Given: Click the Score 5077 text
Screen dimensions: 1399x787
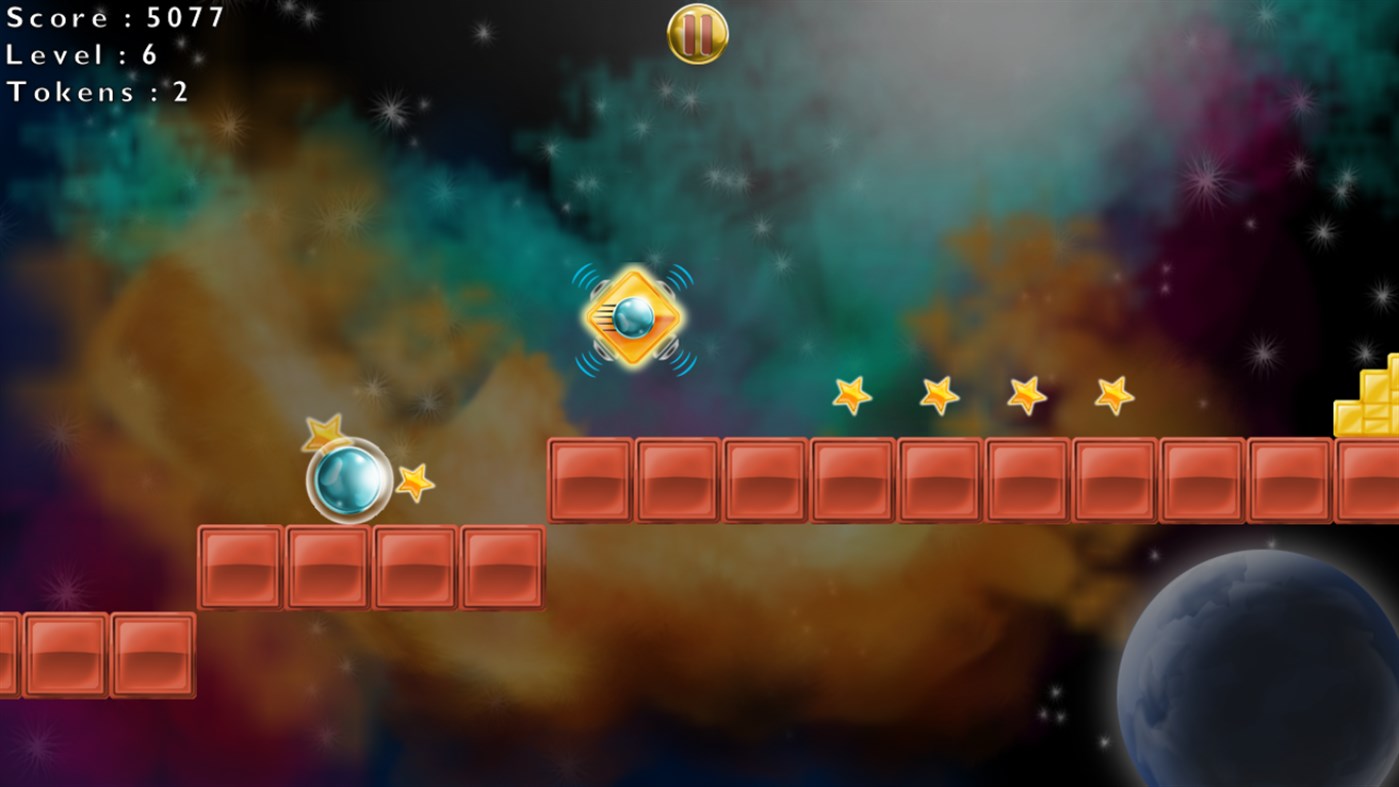Looking at the screenshot, I should pyautogui.click(x=115, y=18).
